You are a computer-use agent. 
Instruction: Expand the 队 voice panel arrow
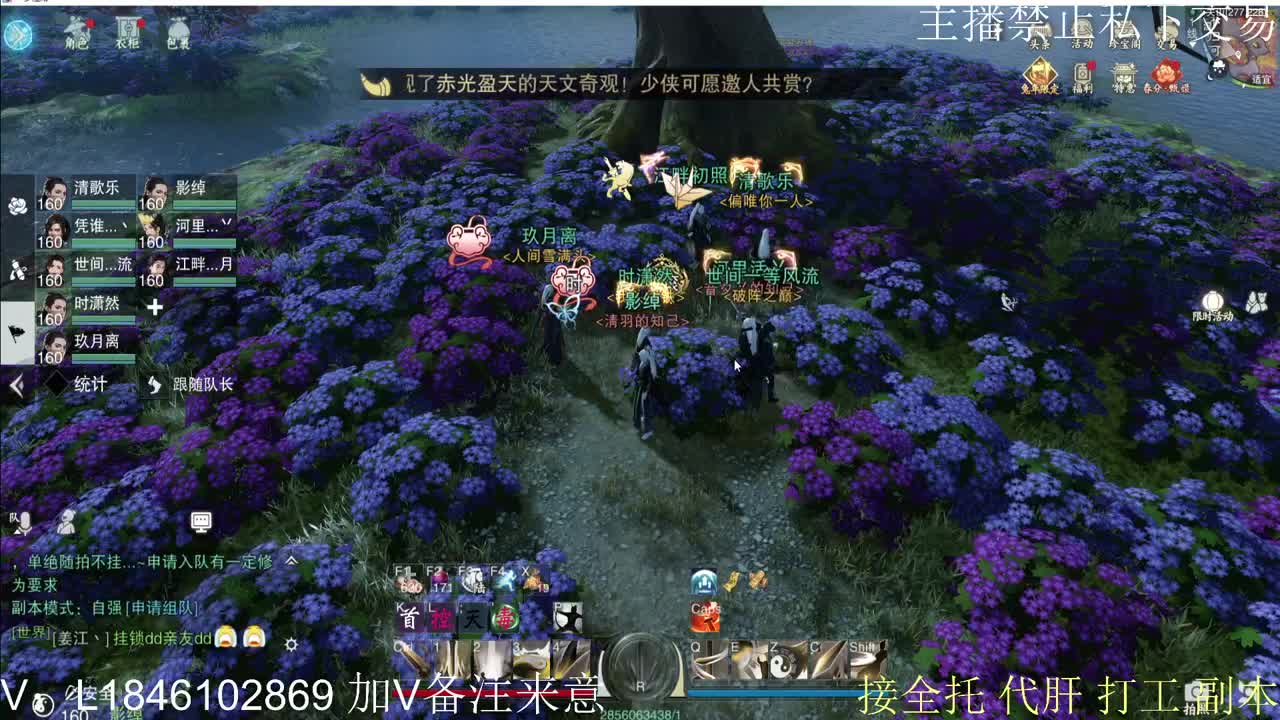click(x=18, y=533)
